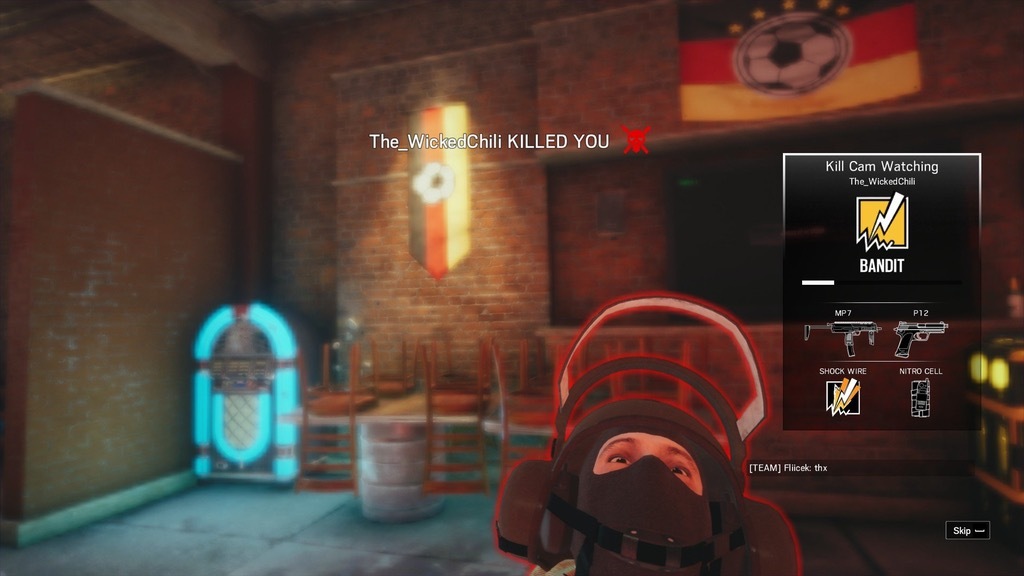Click the red skull kill icon
The image size is (1024, 576).
click(634, 141)
